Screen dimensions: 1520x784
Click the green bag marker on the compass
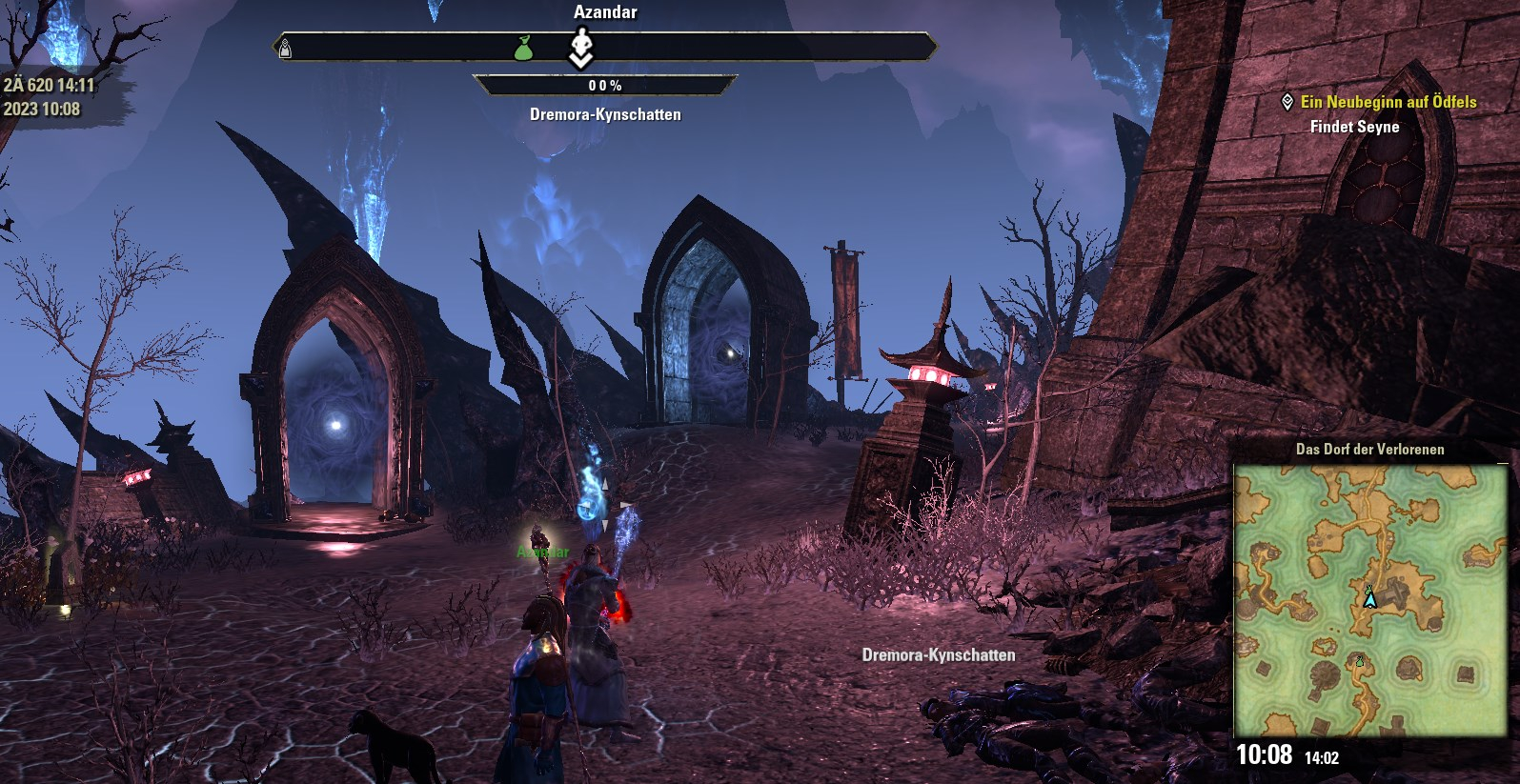pos(523,48)
